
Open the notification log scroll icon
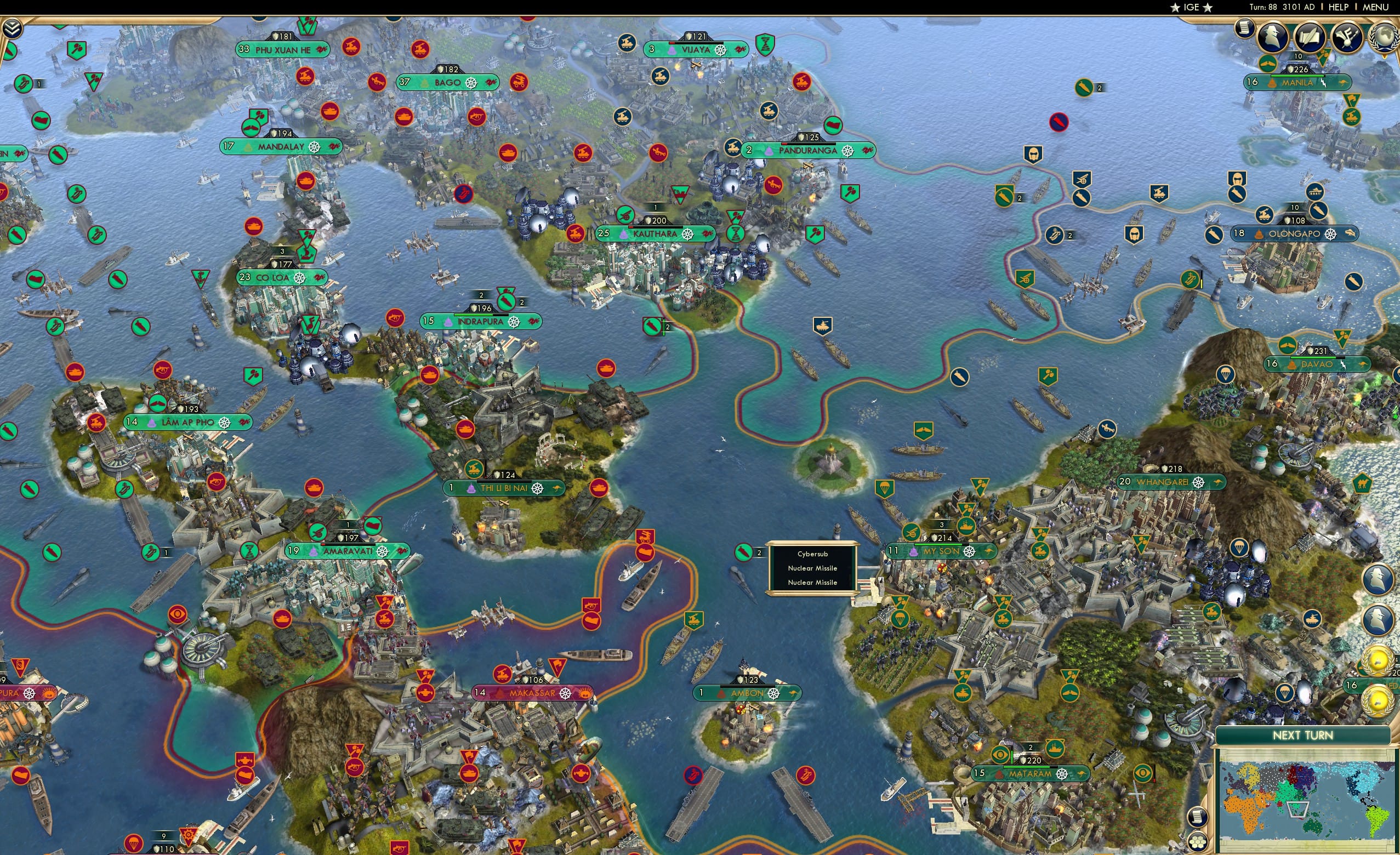[x=1244, y=27]
